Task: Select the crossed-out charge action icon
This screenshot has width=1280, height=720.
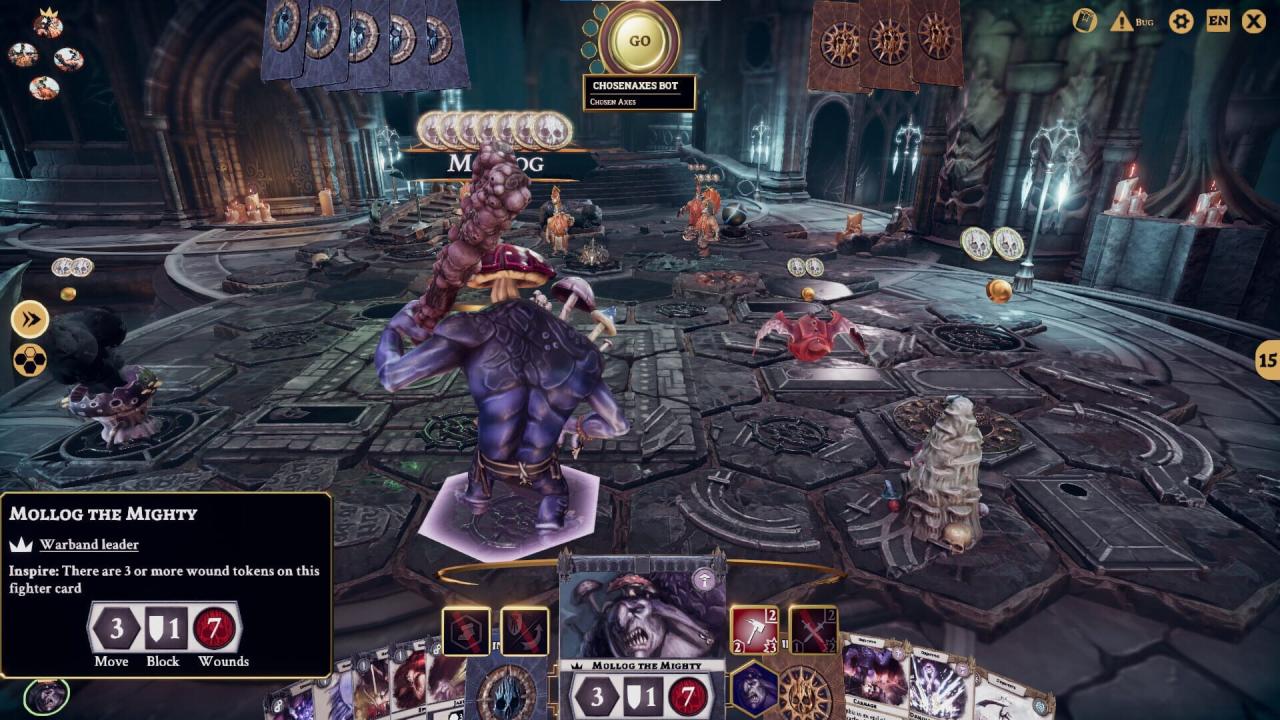Action: 524,632
